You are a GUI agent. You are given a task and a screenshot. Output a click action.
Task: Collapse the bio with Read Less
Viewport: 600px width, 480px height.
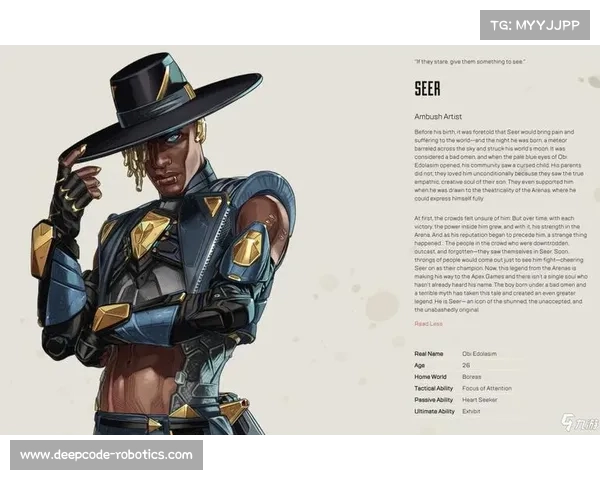(x=427, y=323)
